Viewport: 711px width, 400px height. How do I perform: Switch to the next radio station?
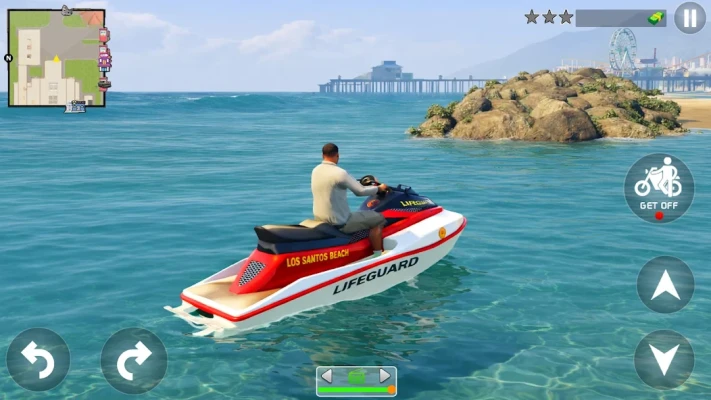(x=385, y=376)
